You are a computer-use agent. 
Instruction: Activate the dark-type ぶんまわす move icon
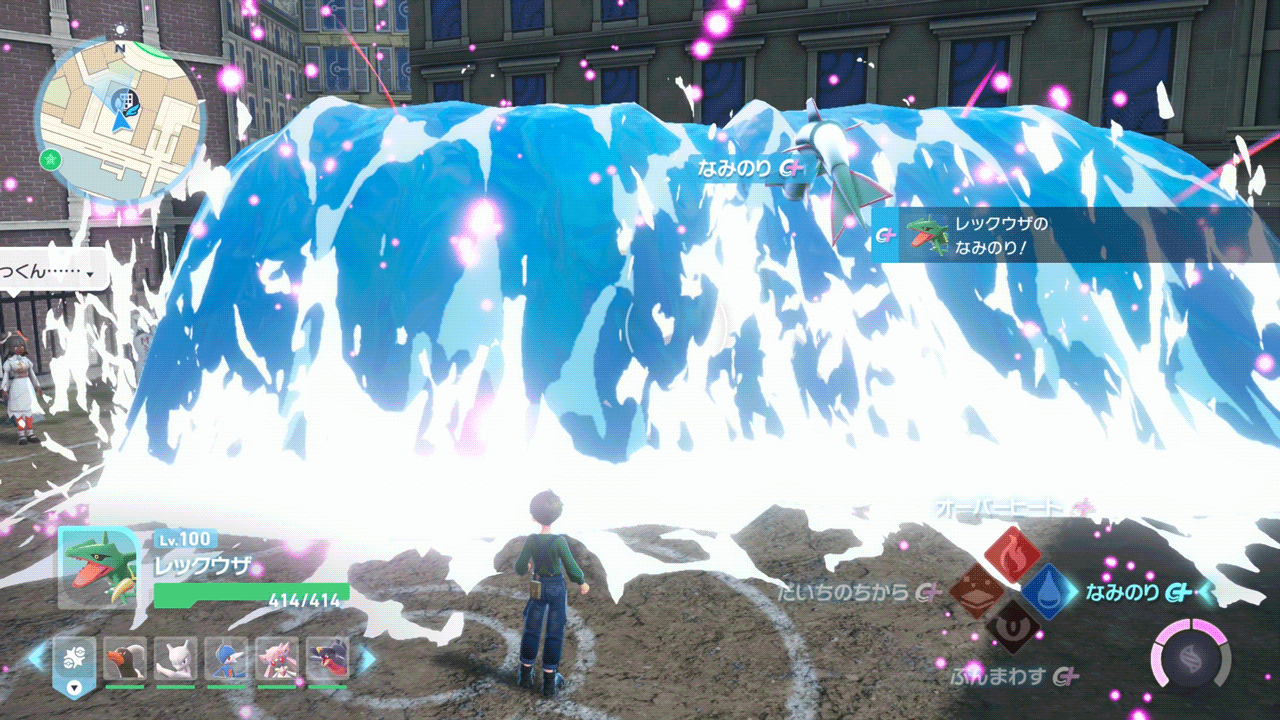click(x=1012, y=627)
